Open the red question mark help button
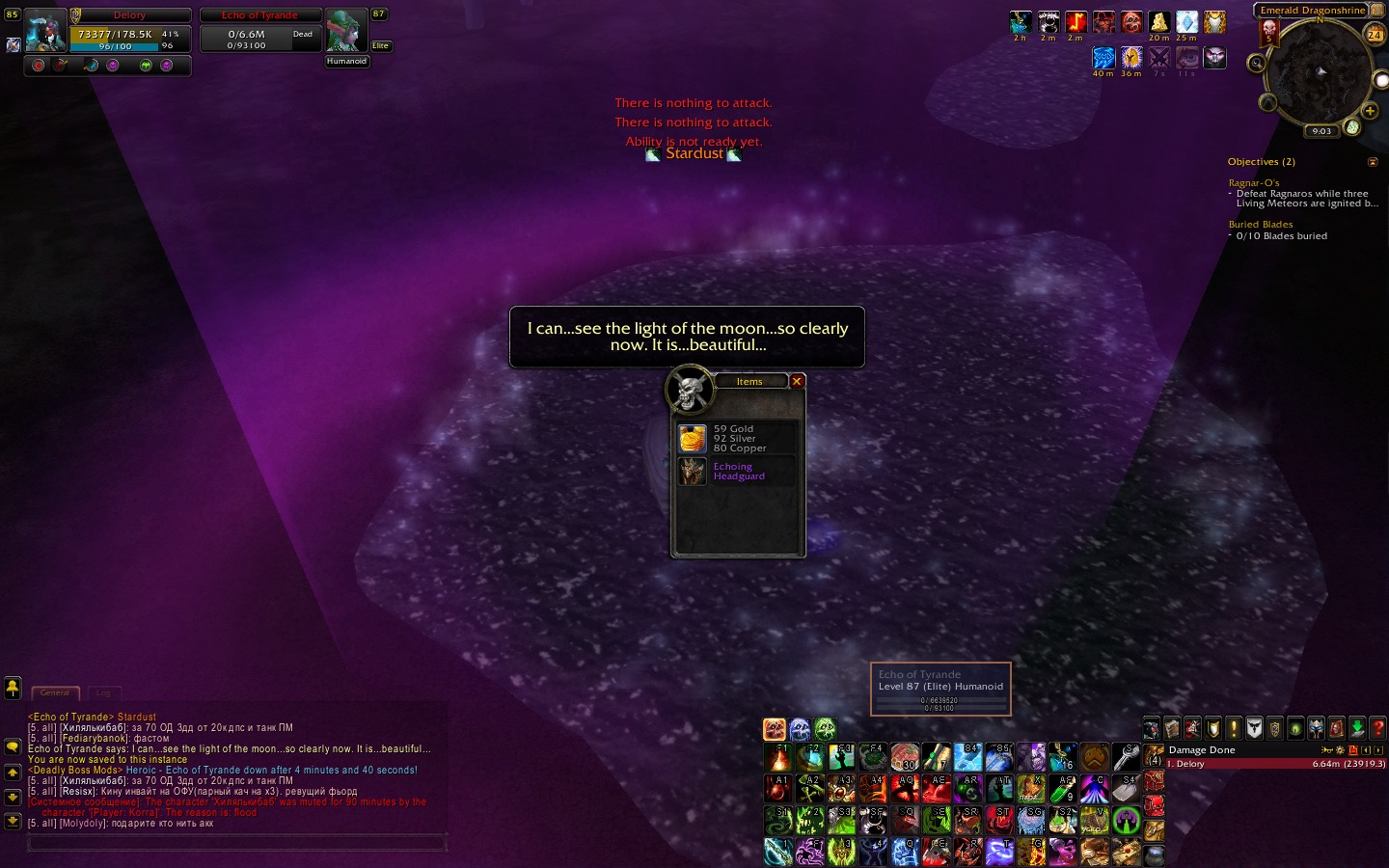Screen dimensions: 1389x868 1377,728
